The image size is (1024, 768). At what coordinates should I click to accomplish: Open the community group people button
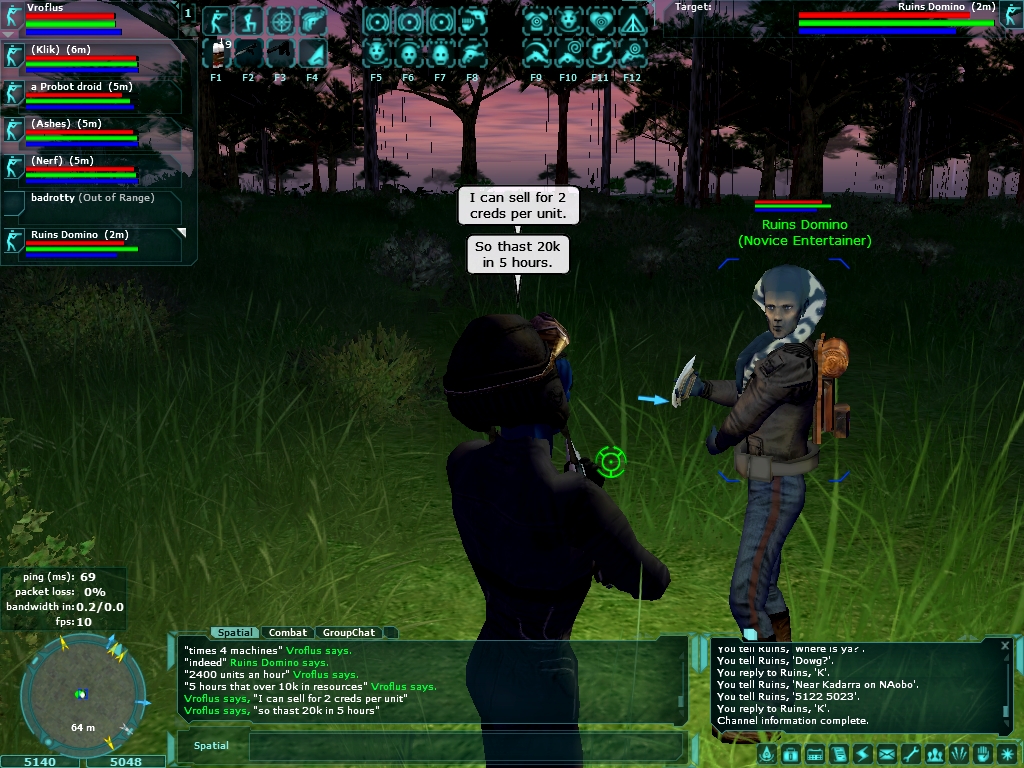934,754
